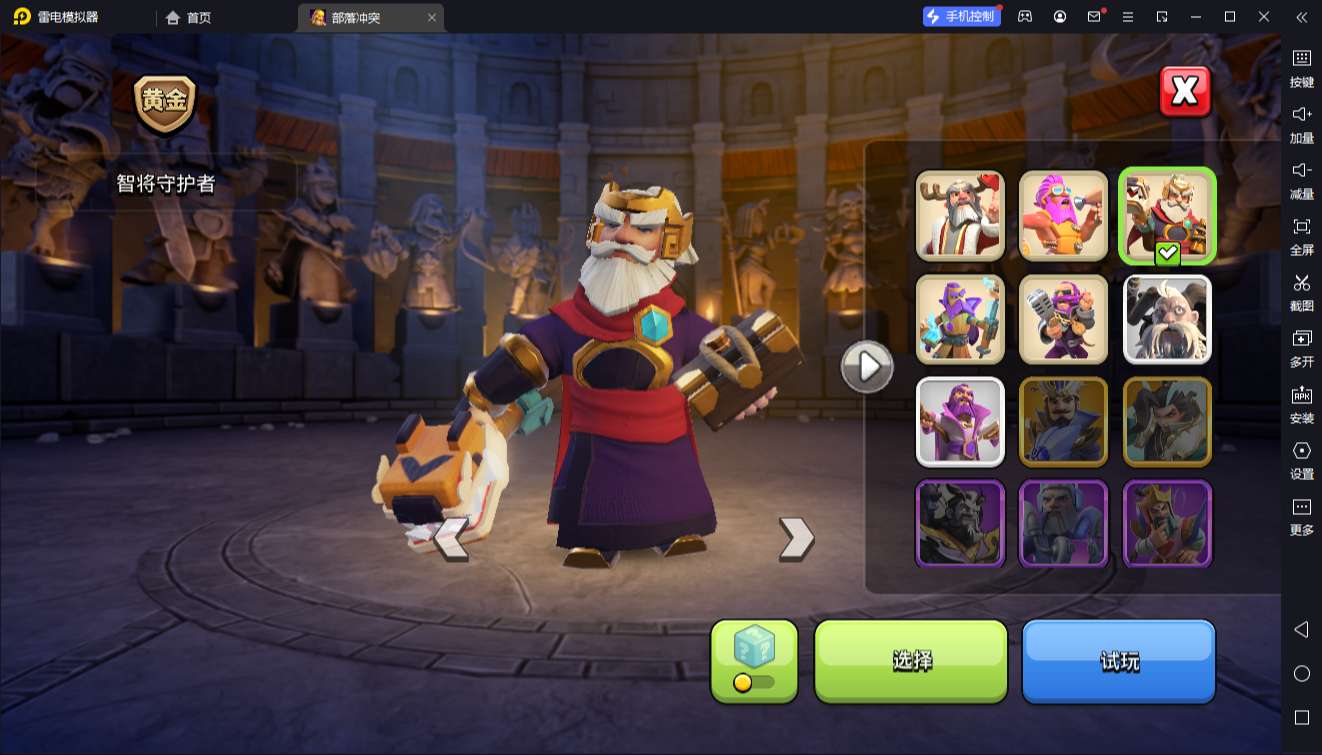Viewport: 1322px width, 755px height.
Task: Open the 黄金 tier badge
Action: pos(165,104)
